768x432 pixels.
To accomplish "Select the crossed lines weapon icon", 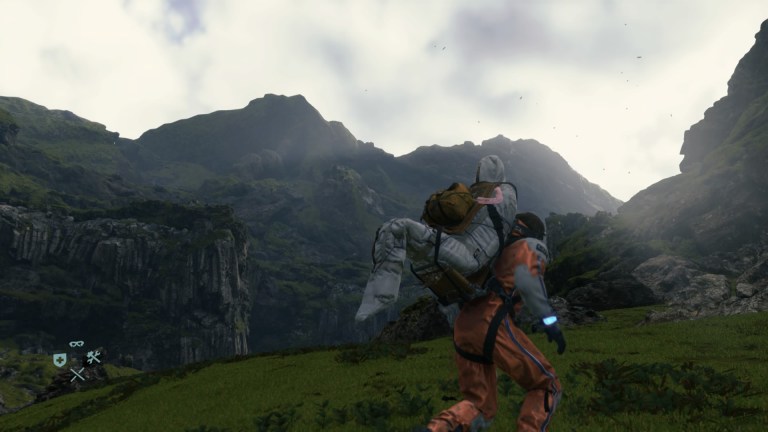I will tap(77, 375).
